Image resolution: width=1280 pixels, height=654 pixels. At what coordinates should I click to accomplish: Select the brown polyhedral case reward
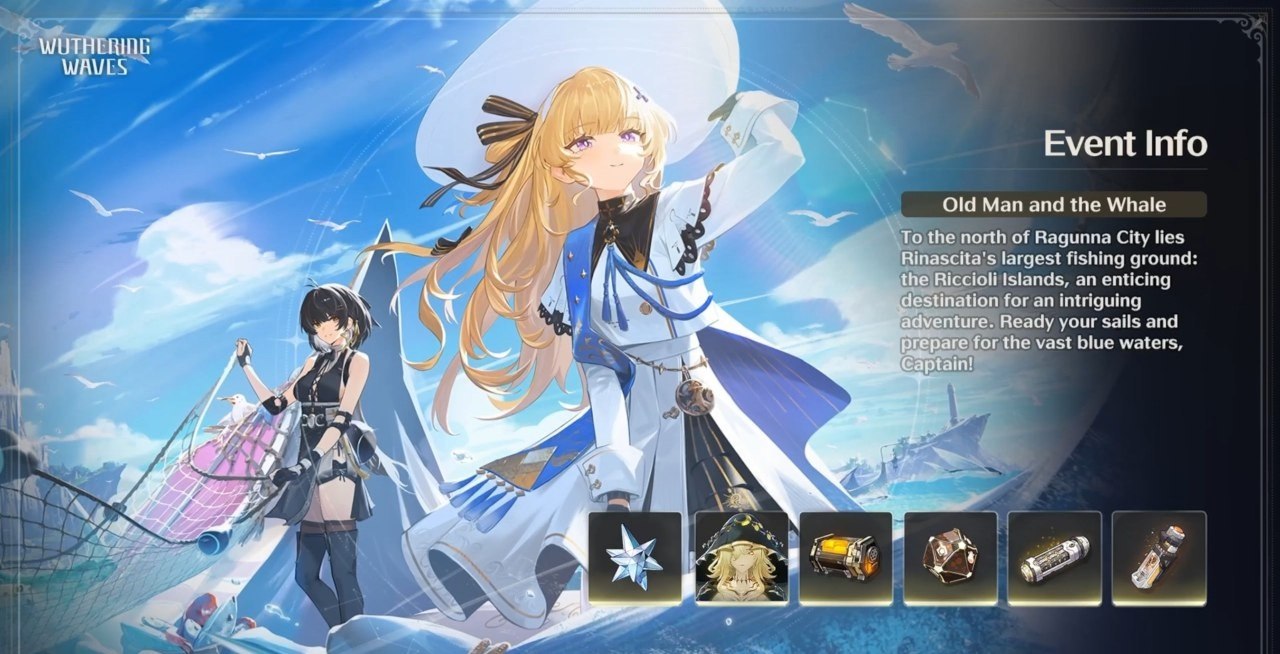950,558
